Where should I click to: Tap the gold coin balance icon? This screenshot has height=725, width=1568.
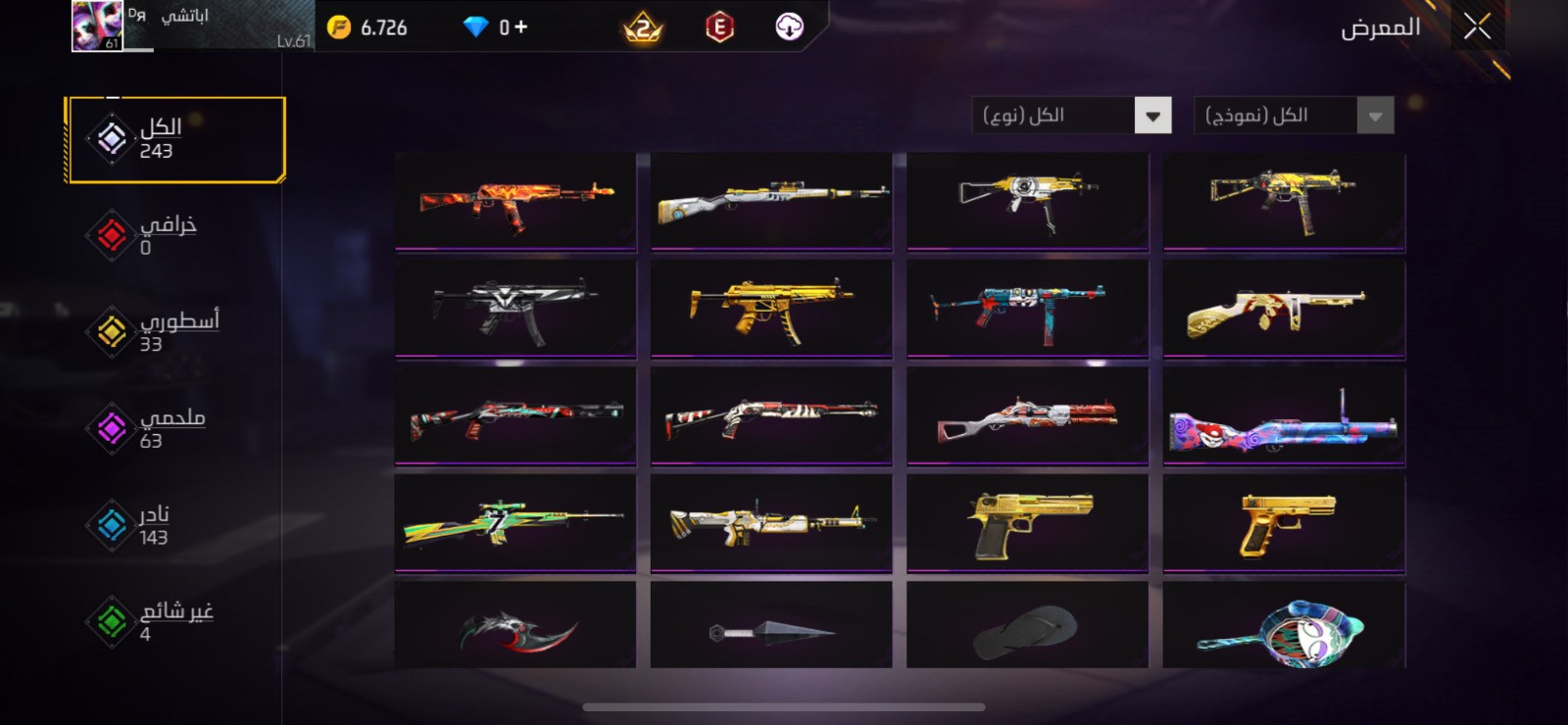click(339, 27)
